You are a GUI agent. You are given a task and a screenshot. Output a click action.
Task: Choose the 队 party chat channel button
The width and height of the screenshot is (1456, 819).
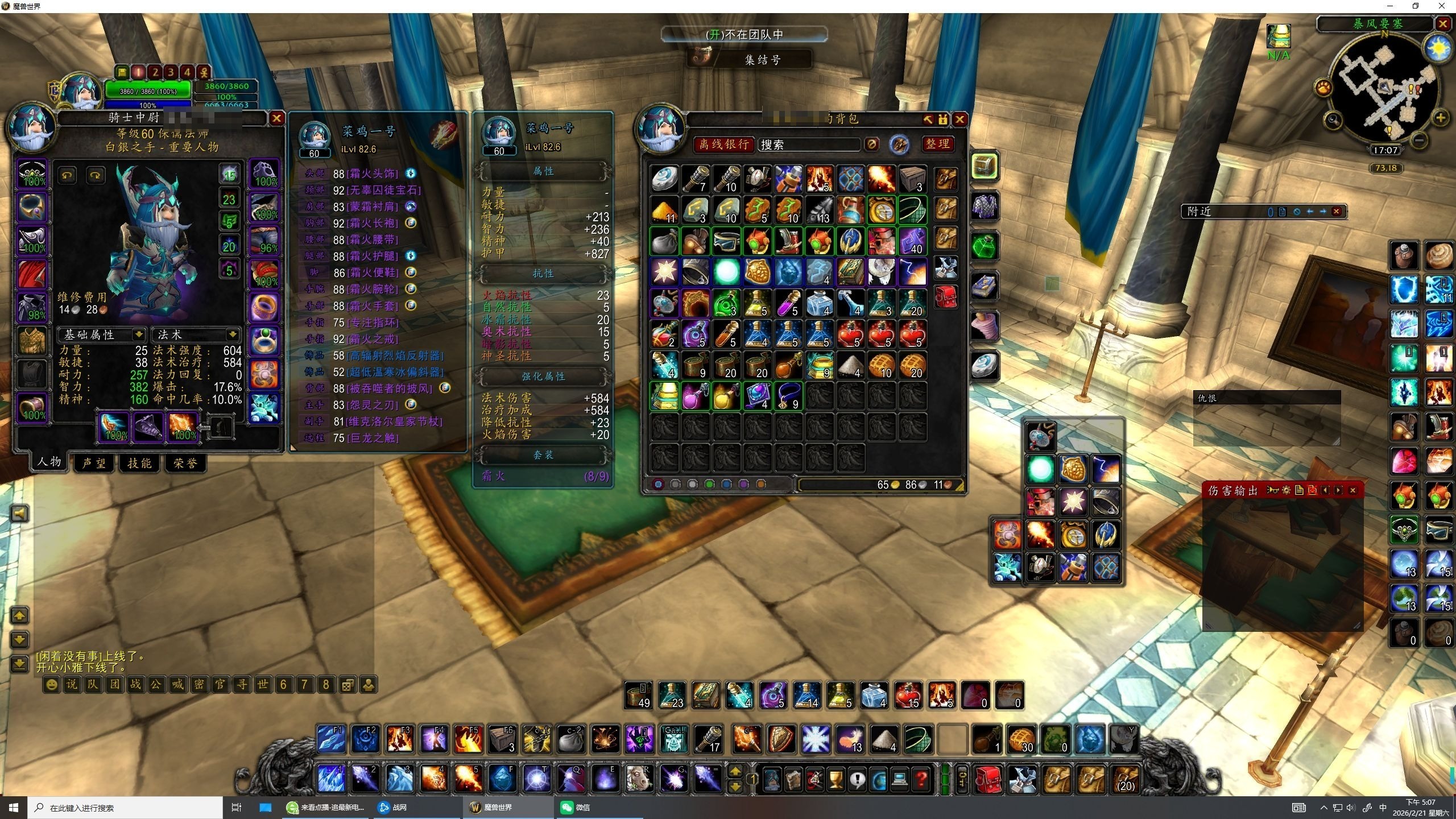pos(93,684)
